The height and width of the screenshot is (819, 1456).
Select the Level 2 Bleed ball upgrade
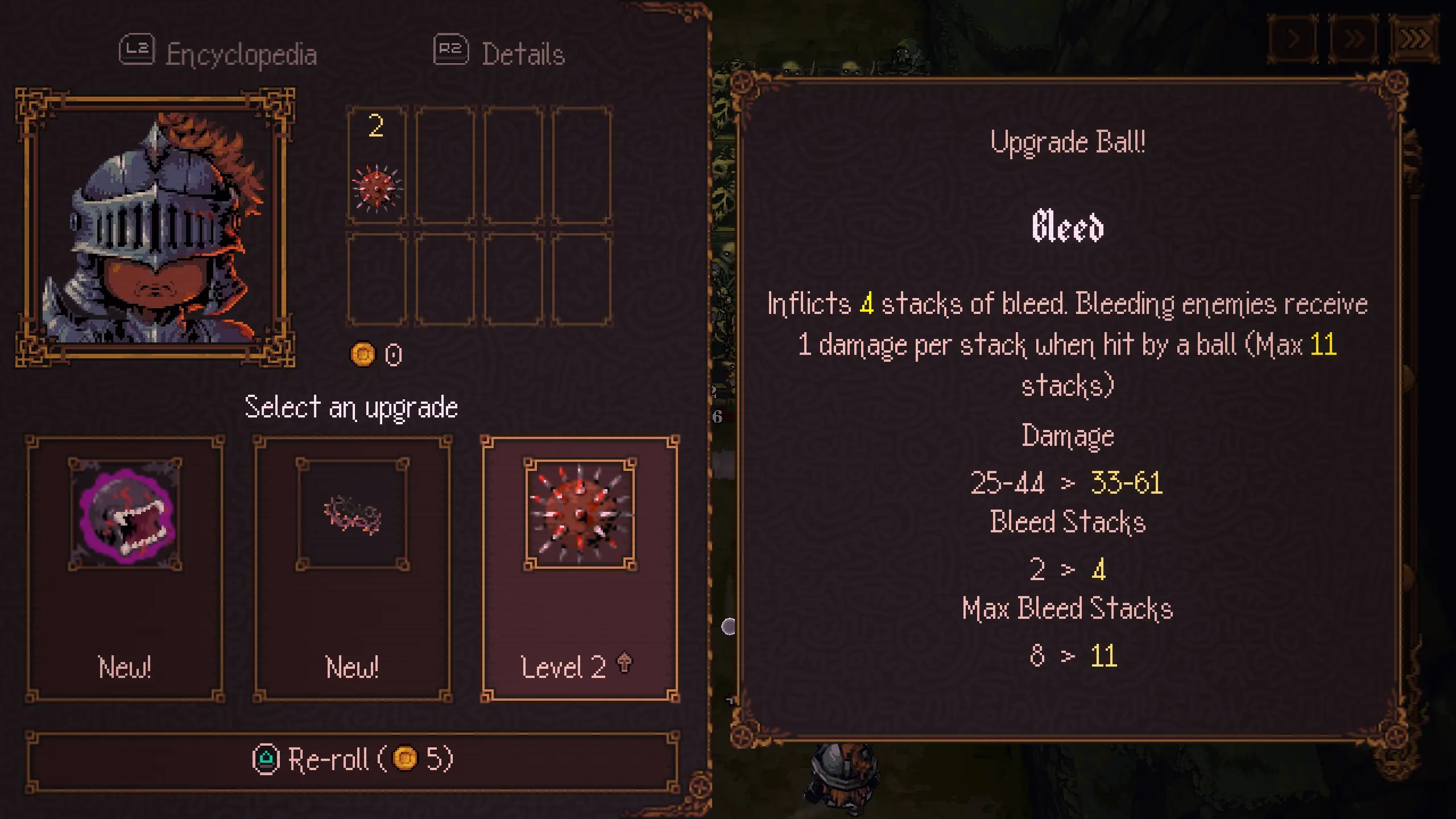click(580, 569)
